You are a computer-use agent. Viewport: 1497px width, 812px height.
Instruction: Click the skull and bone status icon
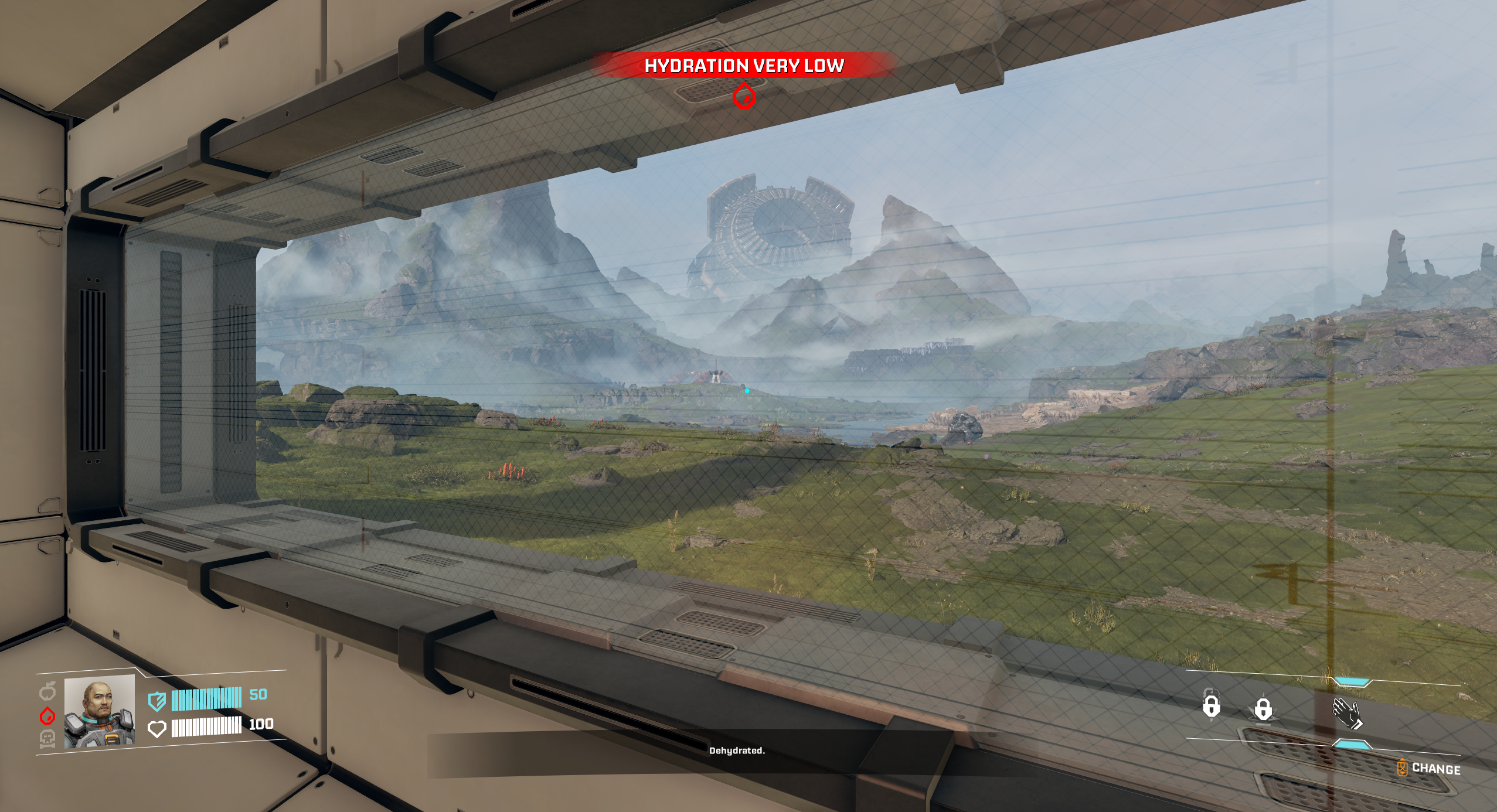[x=47, y=739]
